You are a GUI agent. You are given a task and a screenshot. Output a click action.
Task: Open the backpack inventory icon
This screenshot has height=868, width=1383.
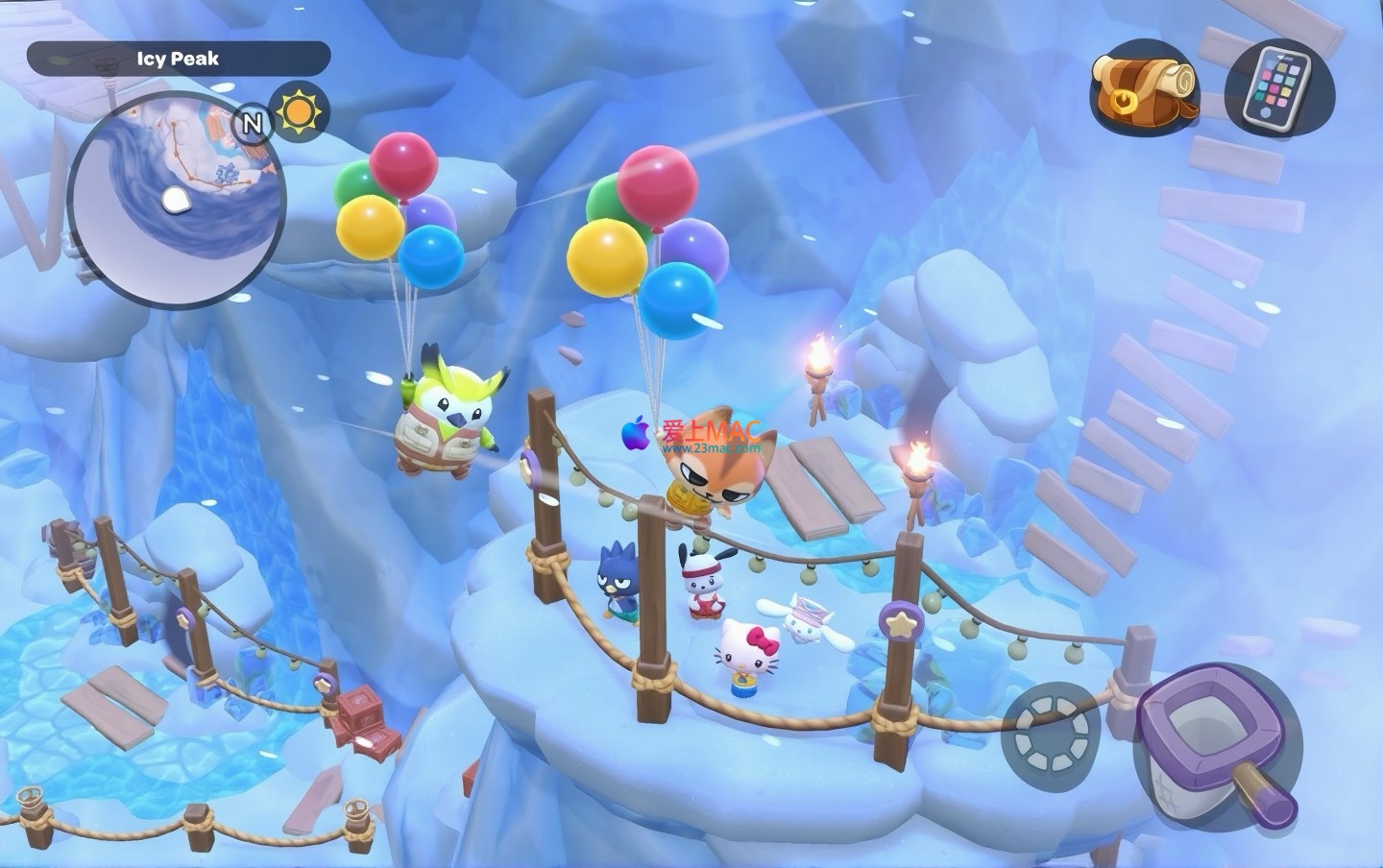(1144, 87)
